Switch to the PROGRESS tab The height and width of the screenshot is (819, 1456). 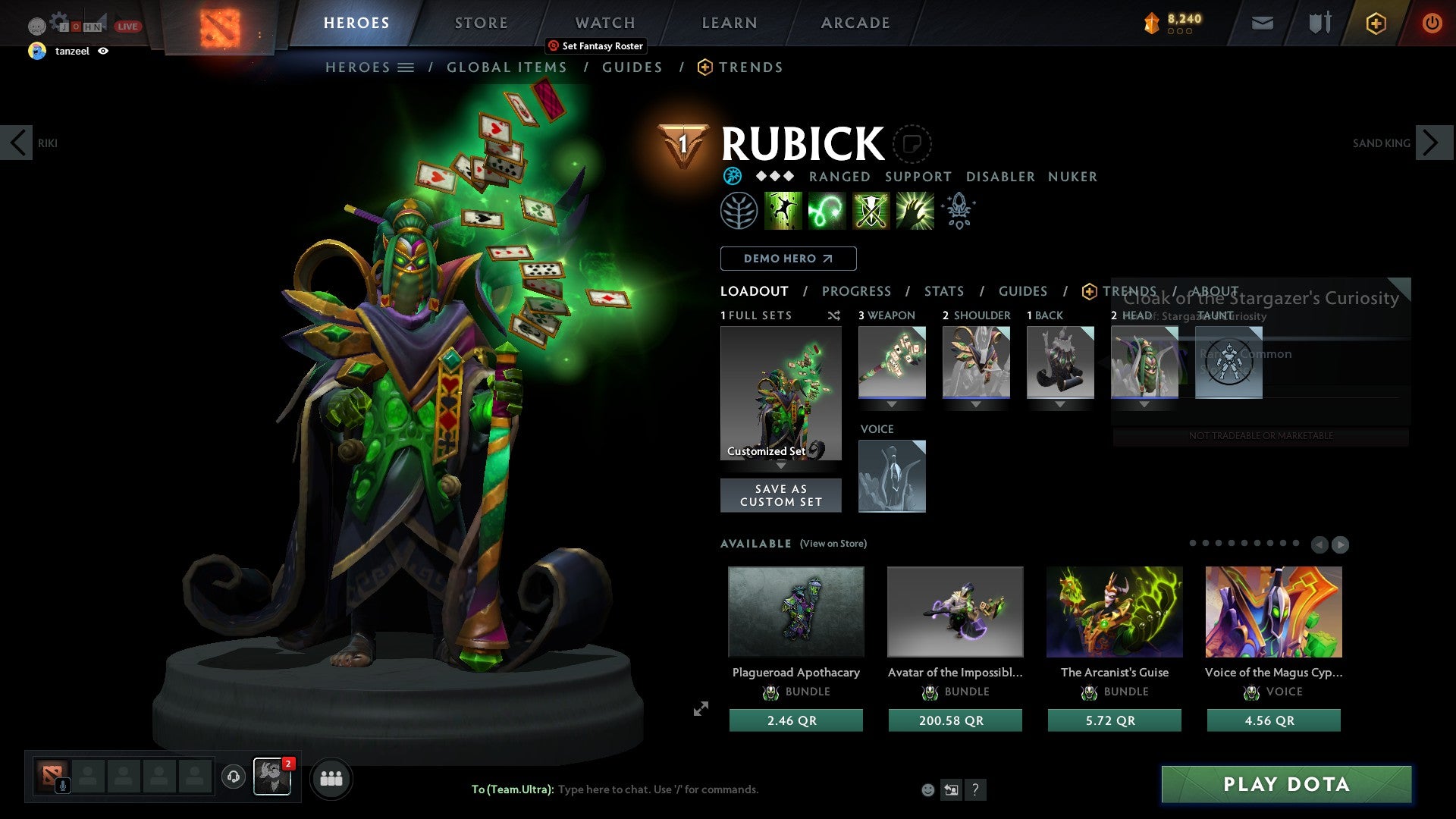(857, 290)
